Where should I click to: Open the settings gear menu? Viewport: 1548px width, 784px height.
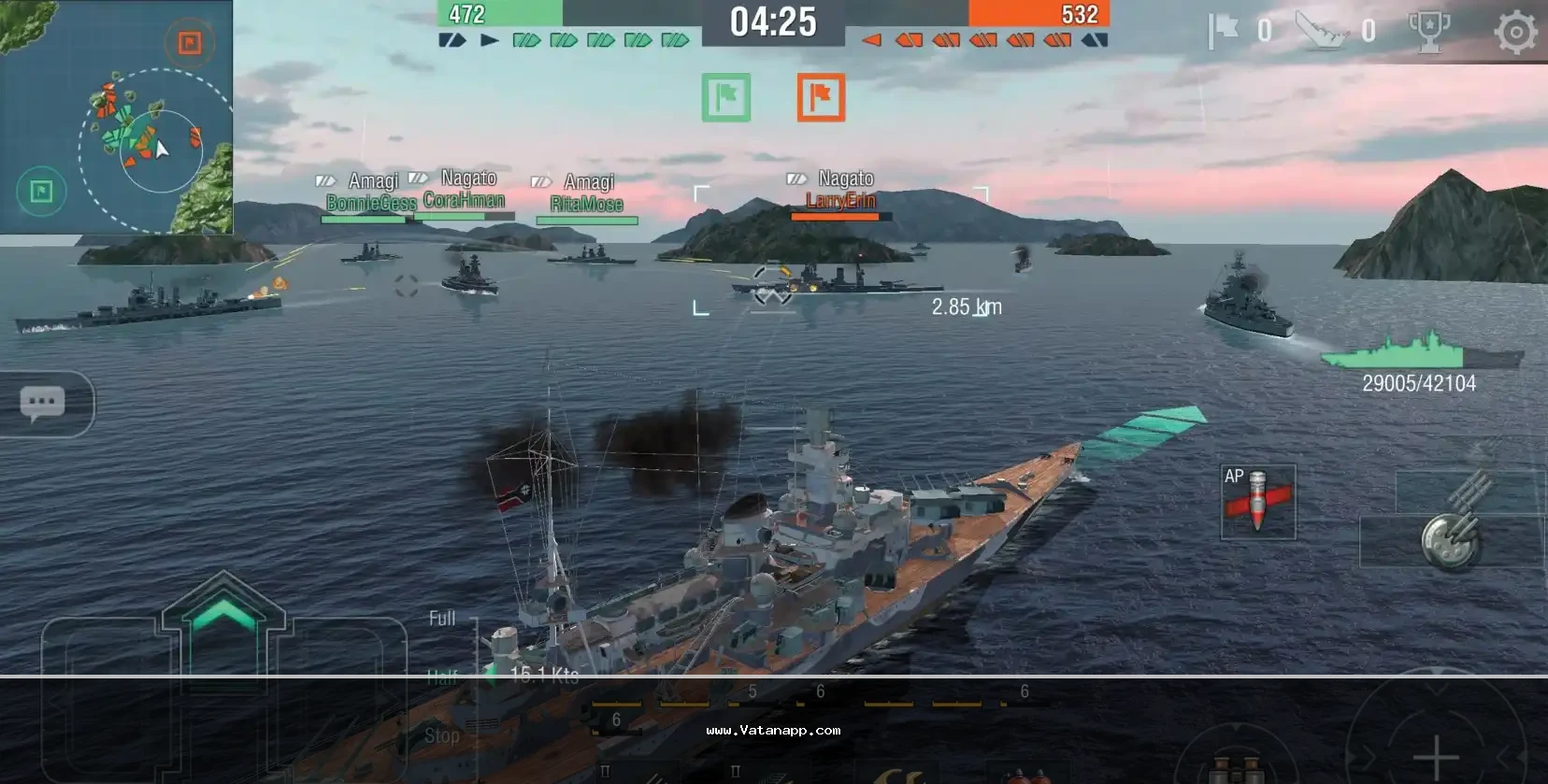[x=1515, y=33]
